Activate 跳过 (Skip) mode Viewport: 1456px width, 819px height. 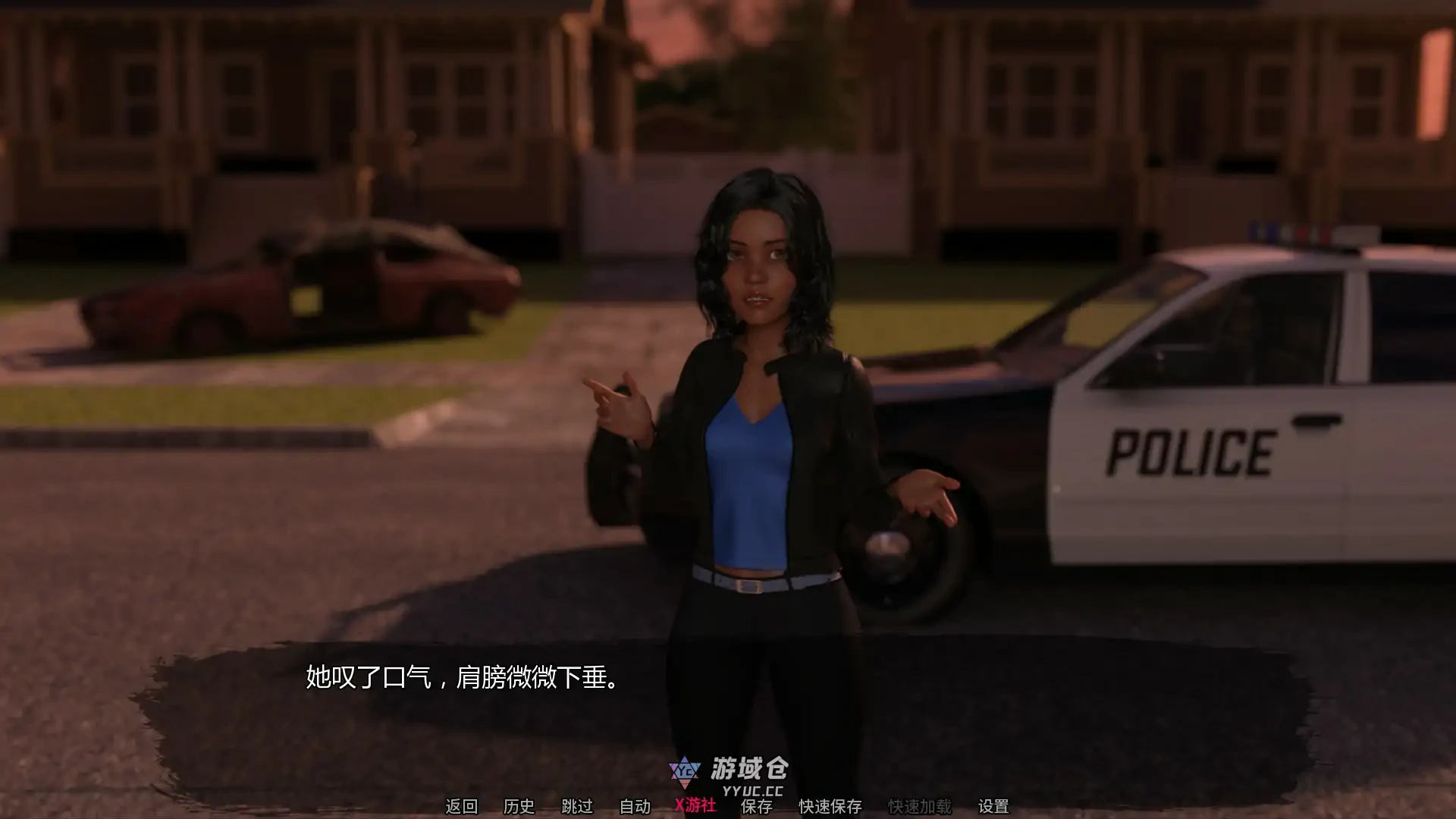tap(576, 806)
